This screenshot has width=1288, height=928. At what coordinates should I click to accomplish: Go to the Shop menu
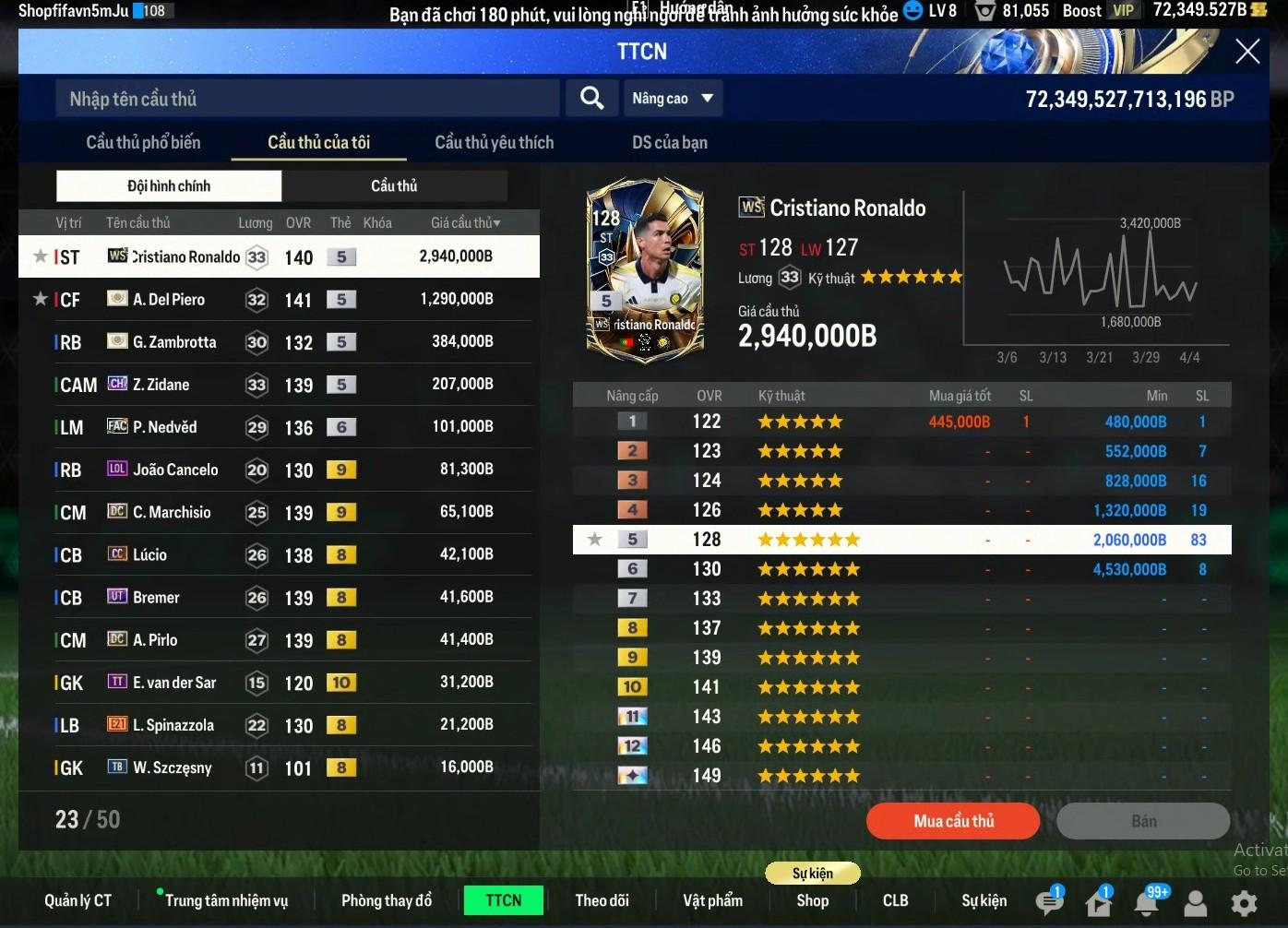[812, 900]
